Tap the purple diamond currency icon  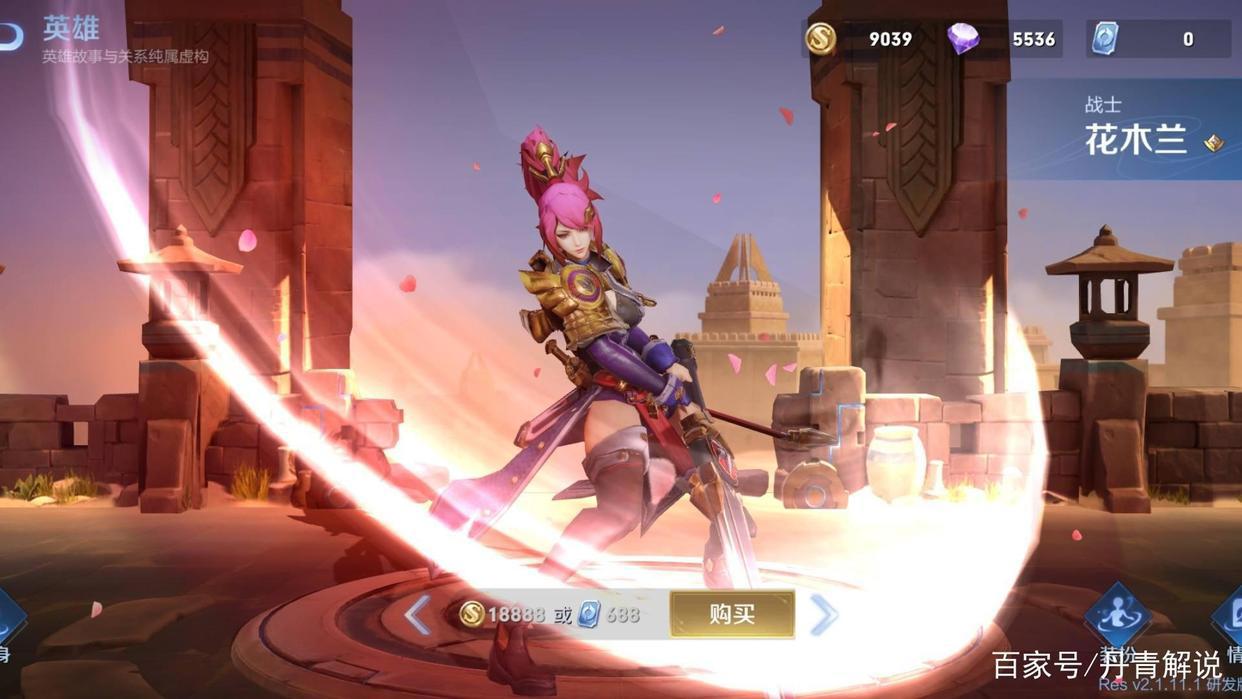[x=964, y=39]
